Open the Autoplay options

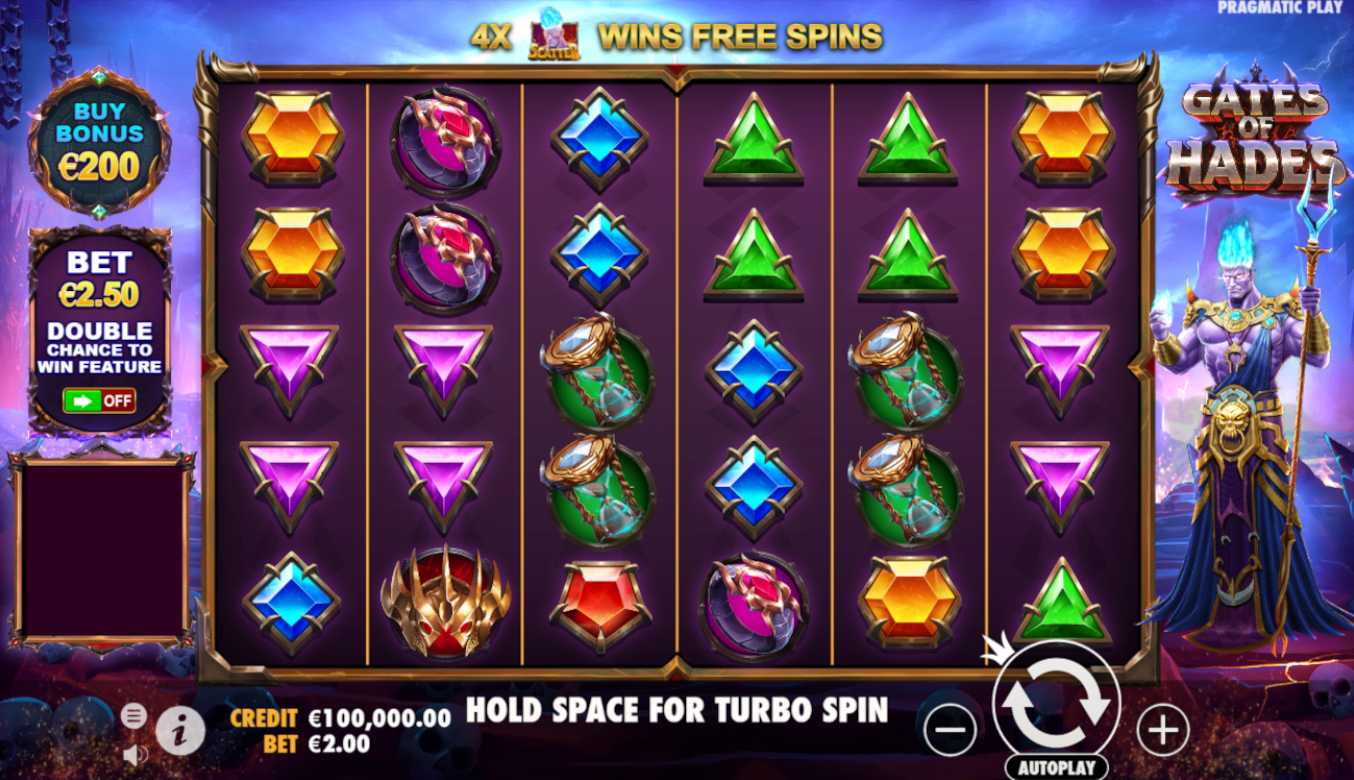tap(1056, 768)
